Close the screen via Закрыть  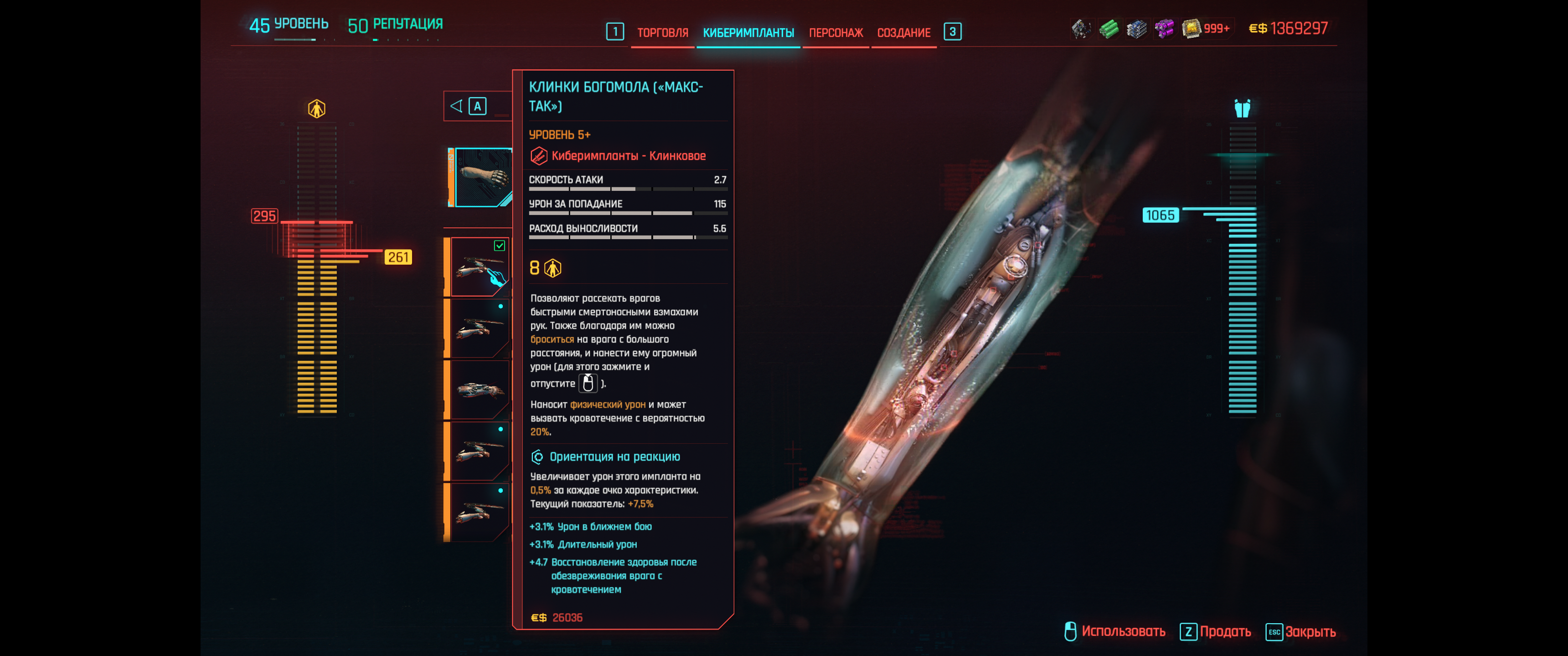point(1301,632)
